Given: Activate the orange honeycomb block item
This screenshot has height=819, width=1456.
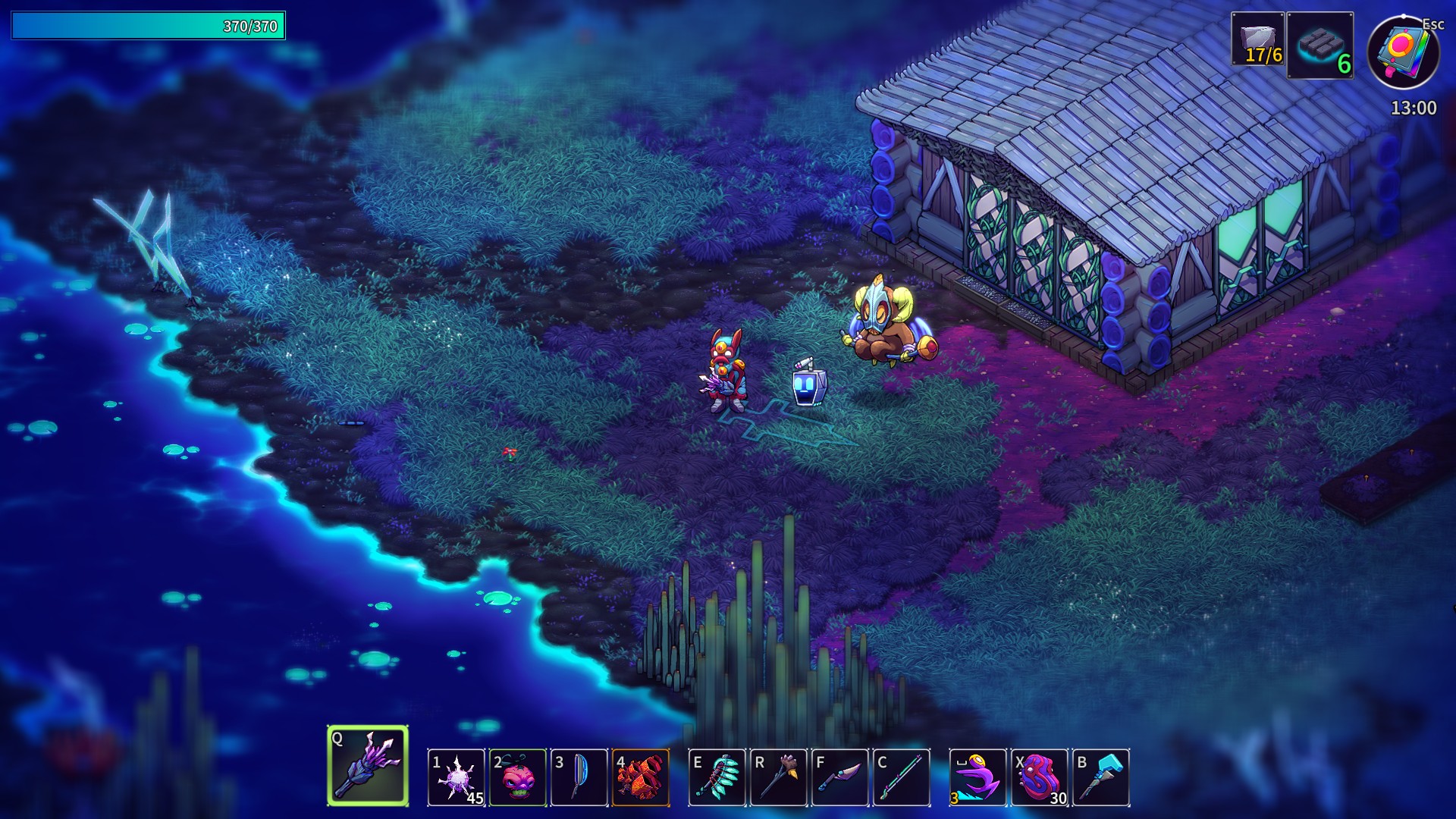Looking at the screenshot, I should 641,777.
